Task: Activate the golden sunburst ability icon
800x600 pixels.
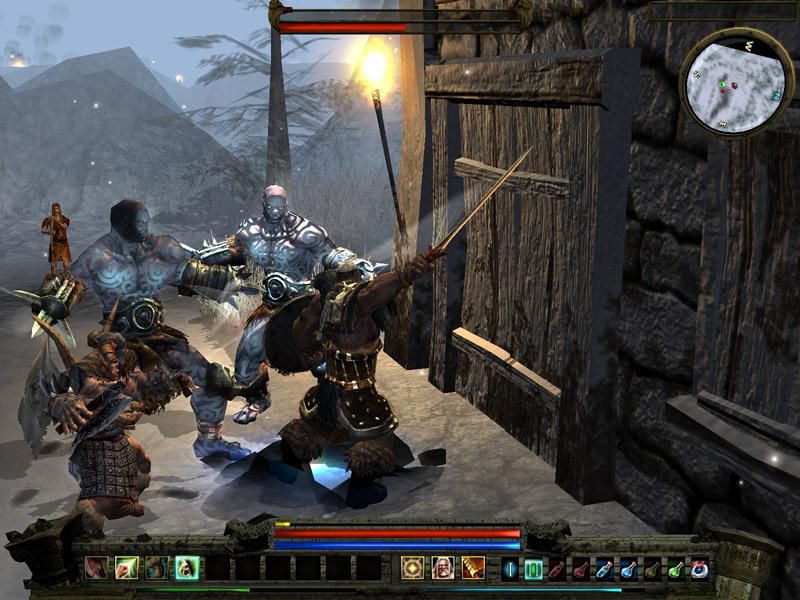Action: tap(412, 568)
